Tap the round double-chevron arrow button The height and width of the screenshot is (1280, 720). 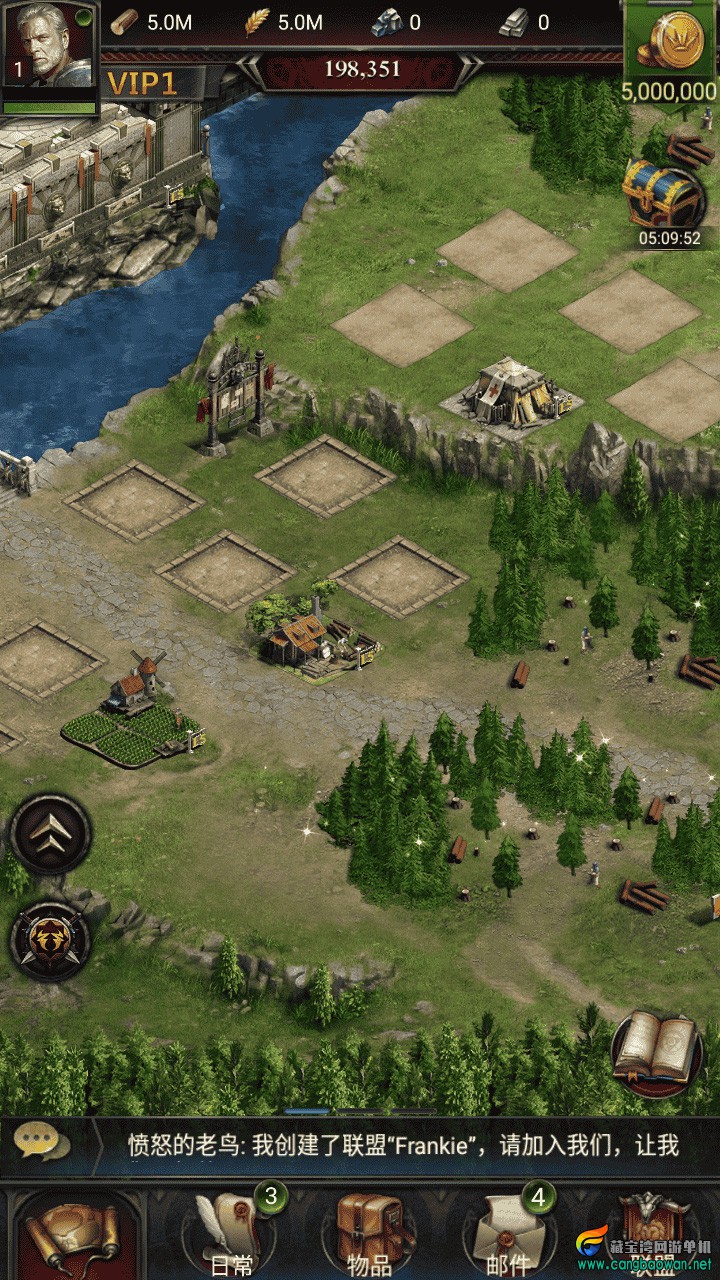pyautogui.click(x=51, y=832)
